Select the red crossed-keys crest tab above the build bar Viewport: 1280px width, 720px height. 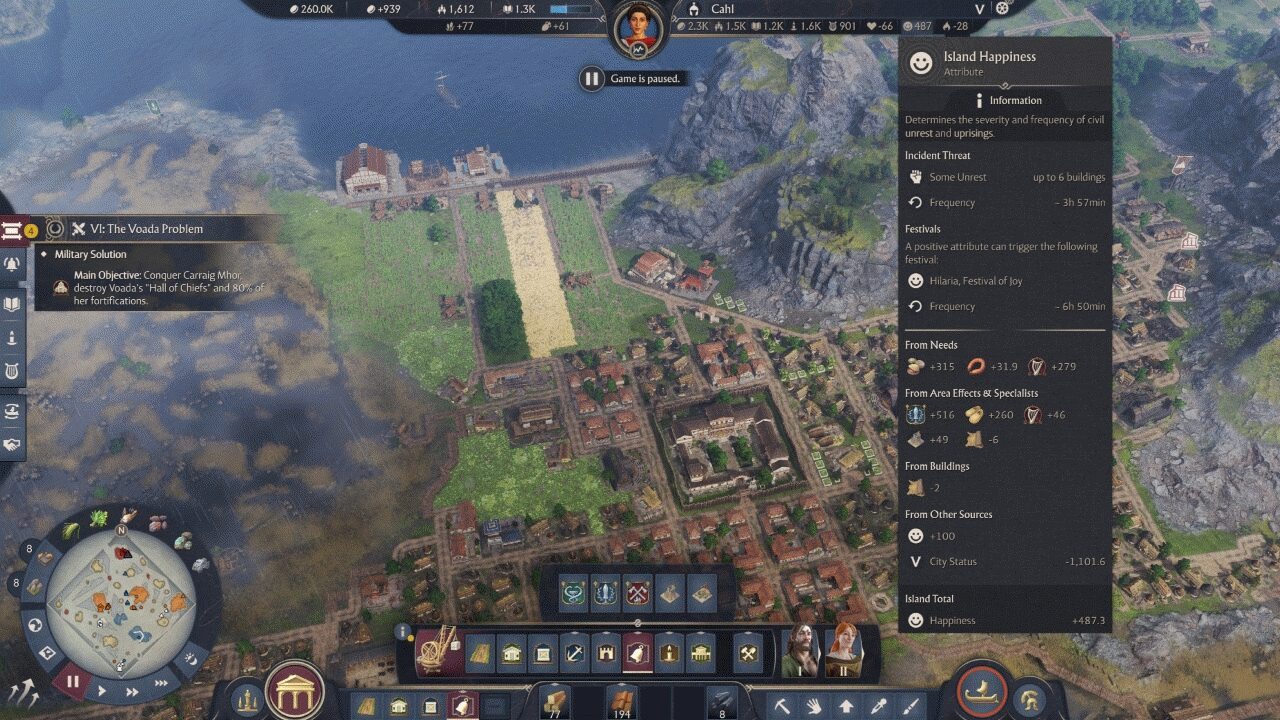(636, 593)
